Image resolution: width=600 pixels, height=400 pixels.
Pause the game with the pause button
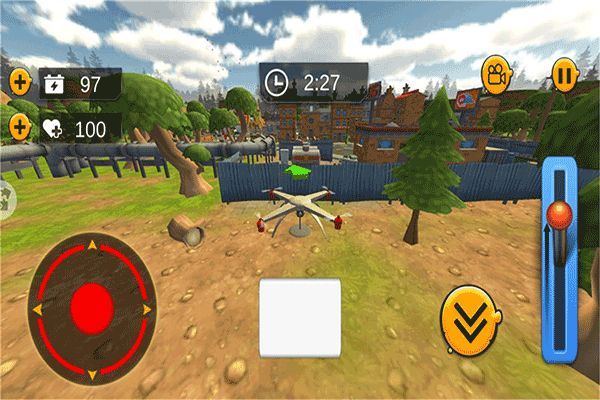point(565,74)
